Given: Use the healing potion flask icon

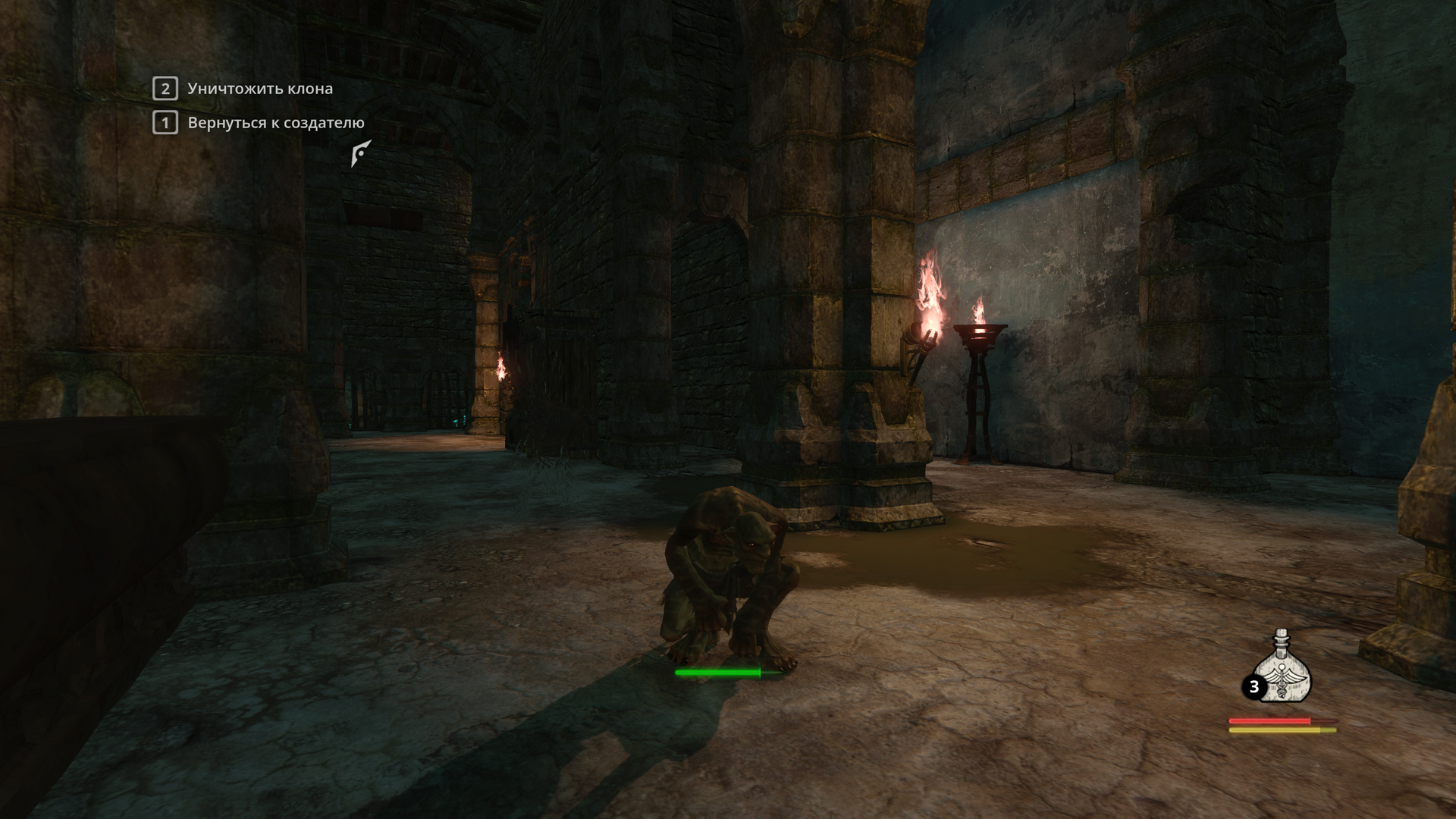Looking at the screenshot, I should click(1282, 669).
